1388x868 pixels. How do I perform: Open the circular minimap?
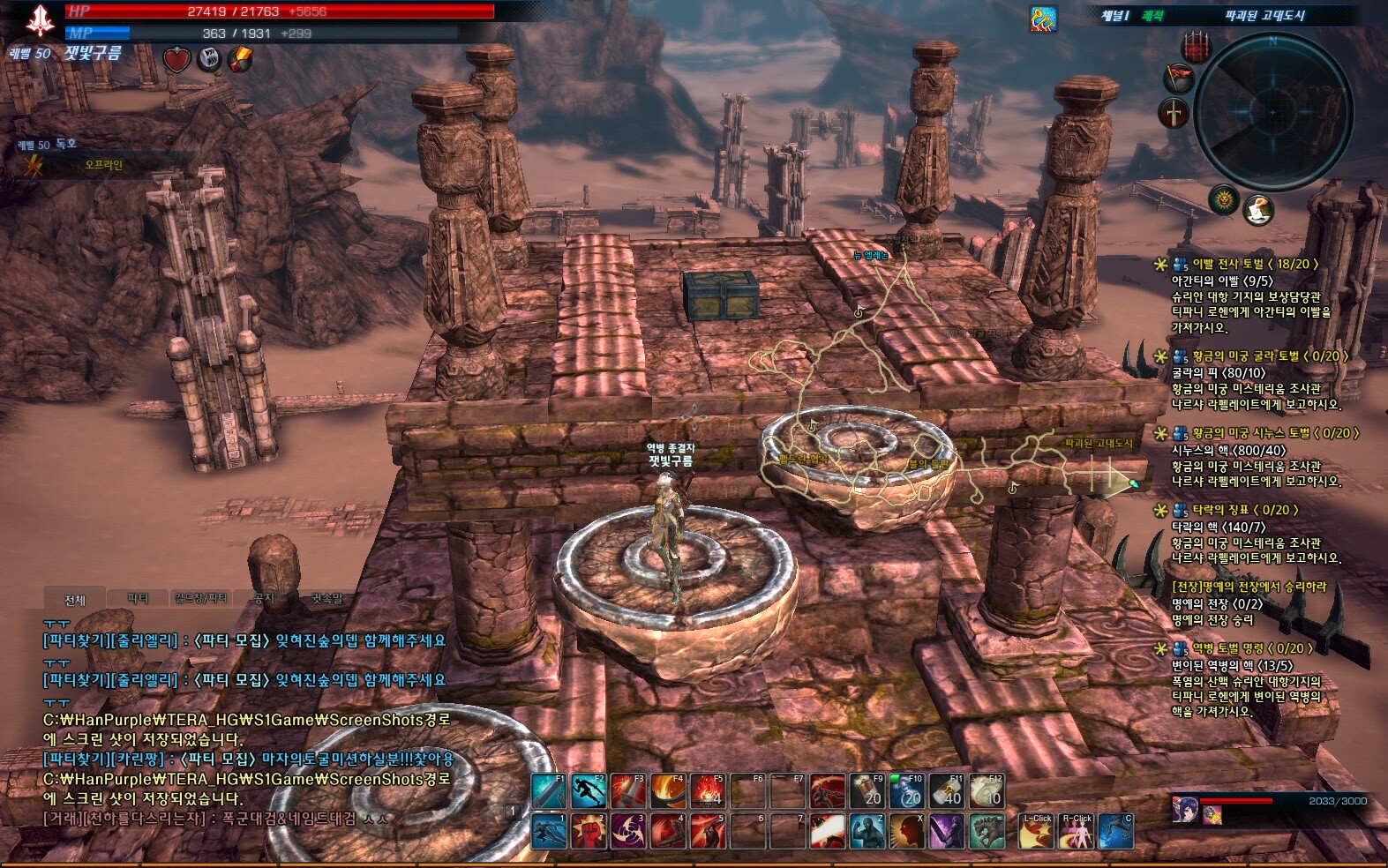tap(1272, 112)
